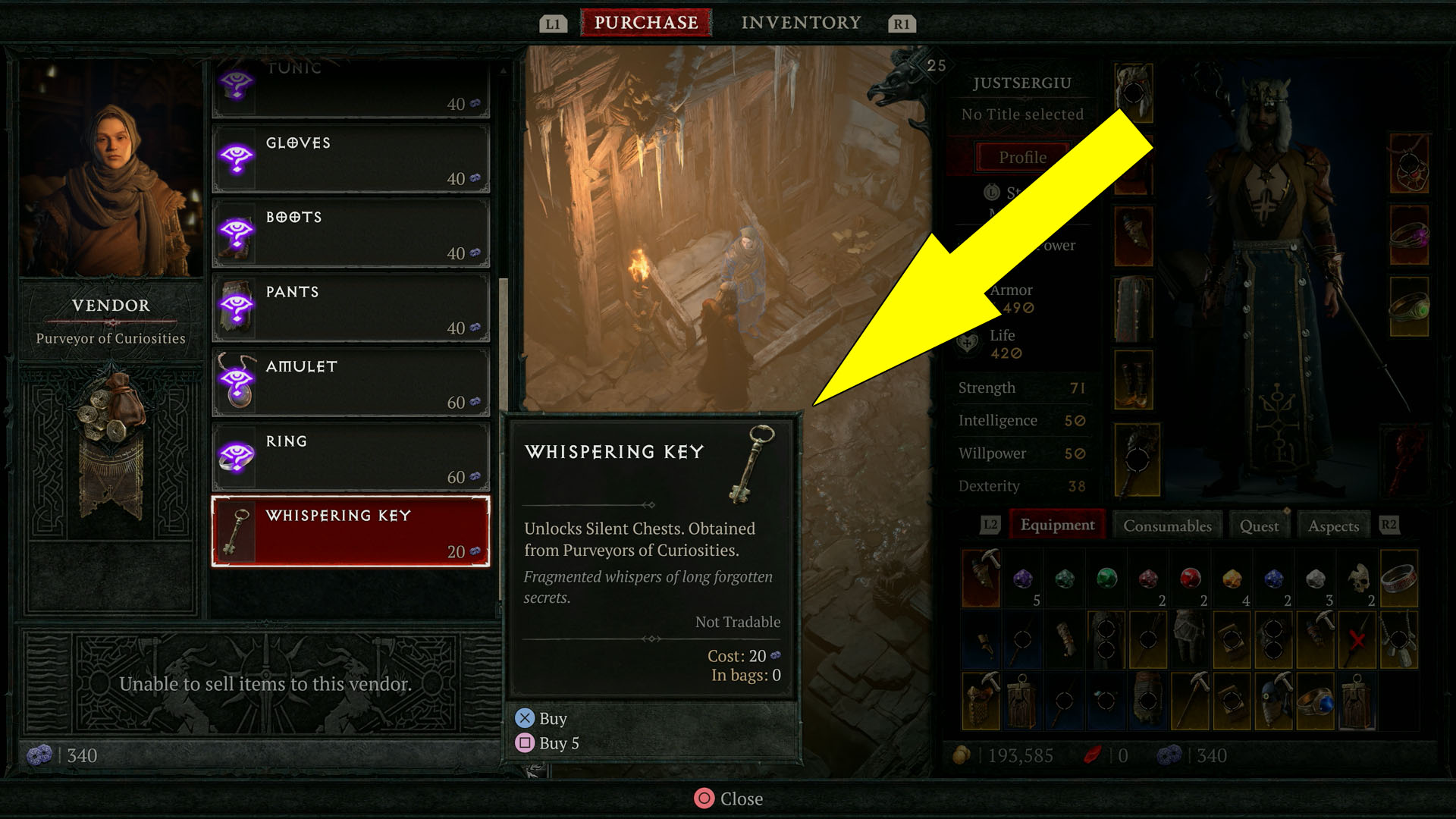Viewport: 1456px width, 819px height.
Task: Select the green emerald gem icon
Action: [1106, 578]
